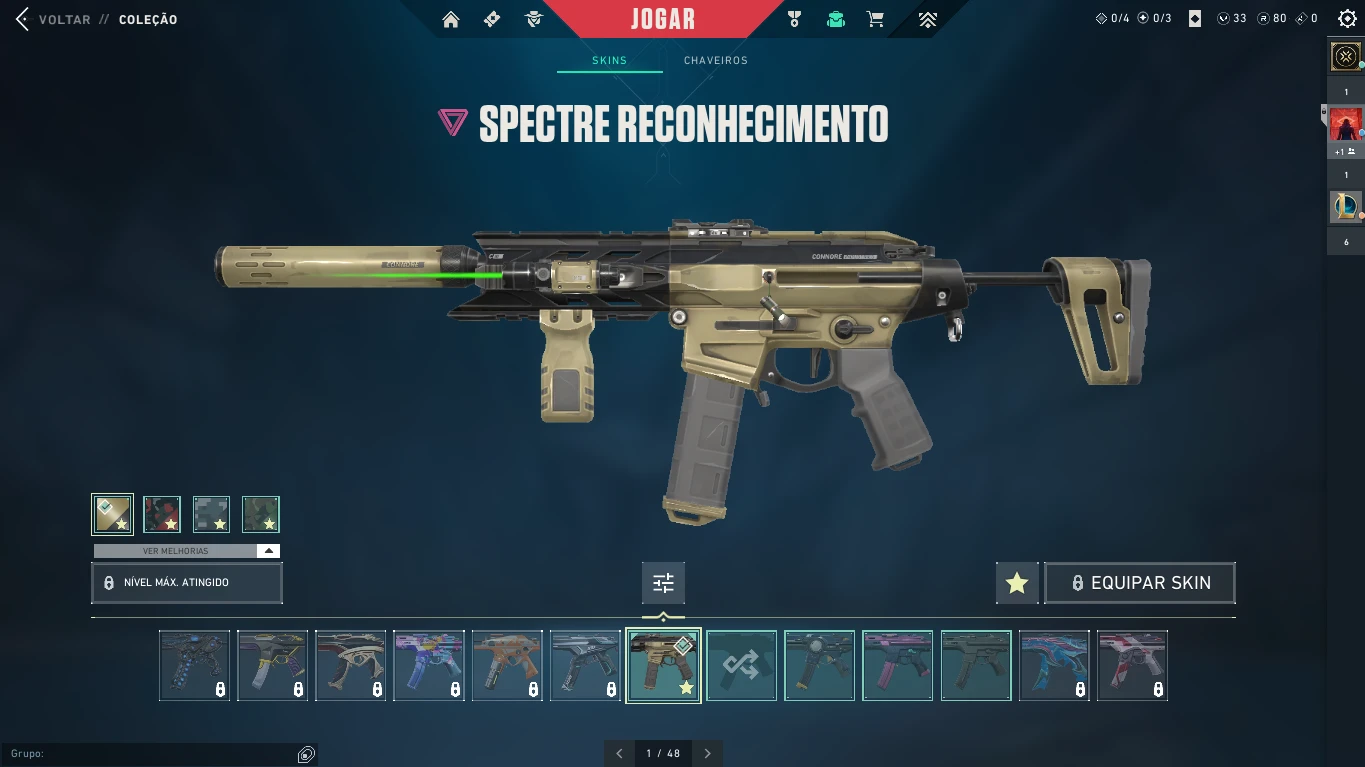This screenshot has height=767, width=1365.
Task: Switch to the CHAVEIROS tab
Action: pos(716,60)
